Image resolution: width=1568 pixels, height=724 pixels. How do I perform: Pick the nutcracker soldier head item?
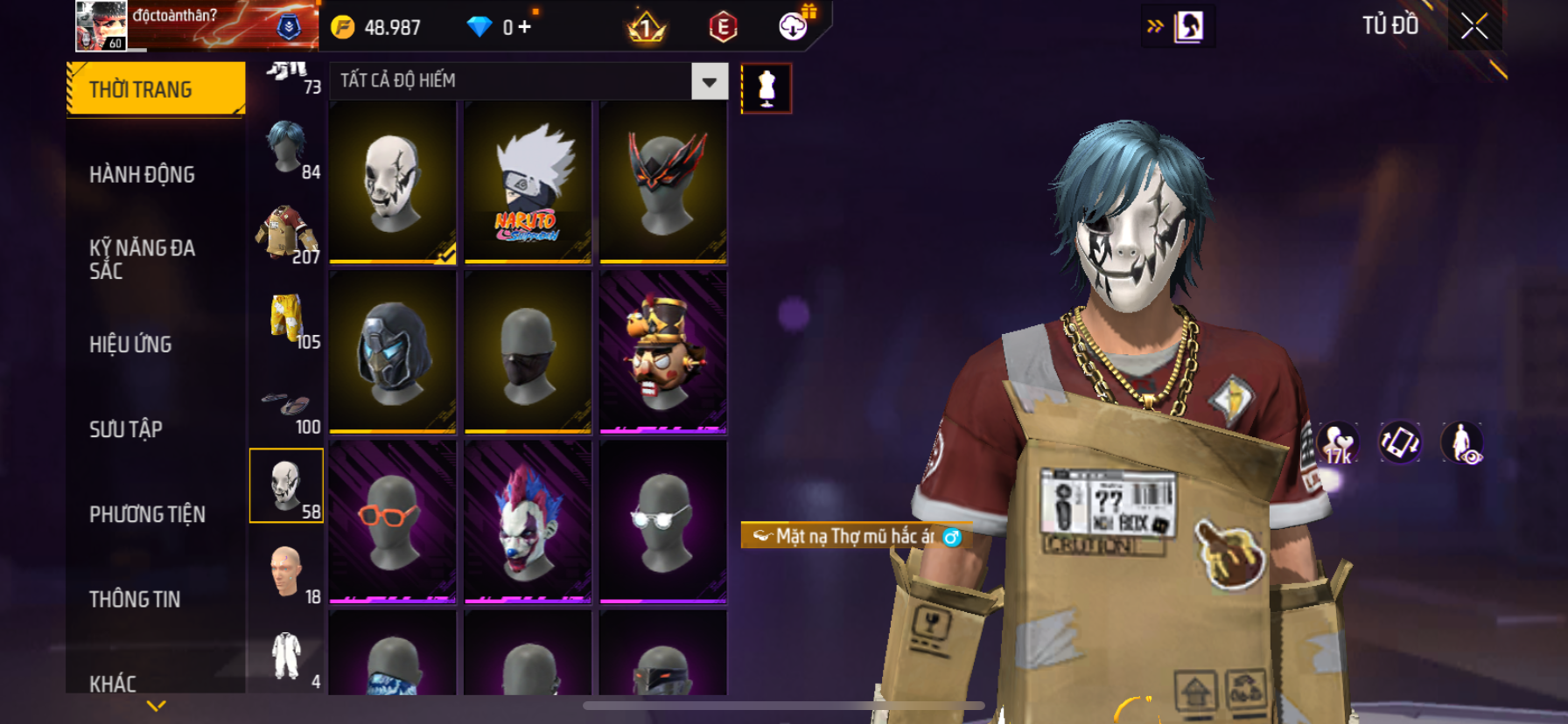tap(663, 352)
